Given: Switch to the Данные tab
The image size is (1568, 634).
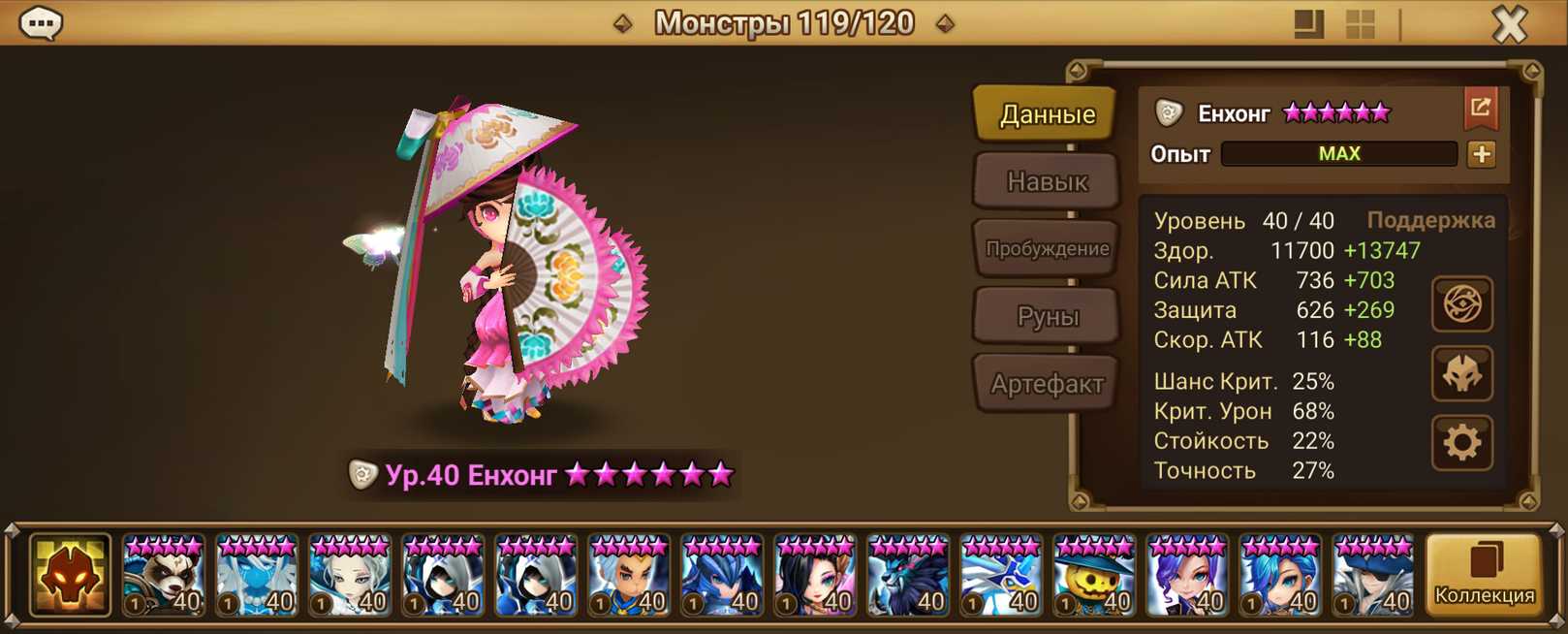Looking at the screenshot, I should click(x=1047, y=114).
